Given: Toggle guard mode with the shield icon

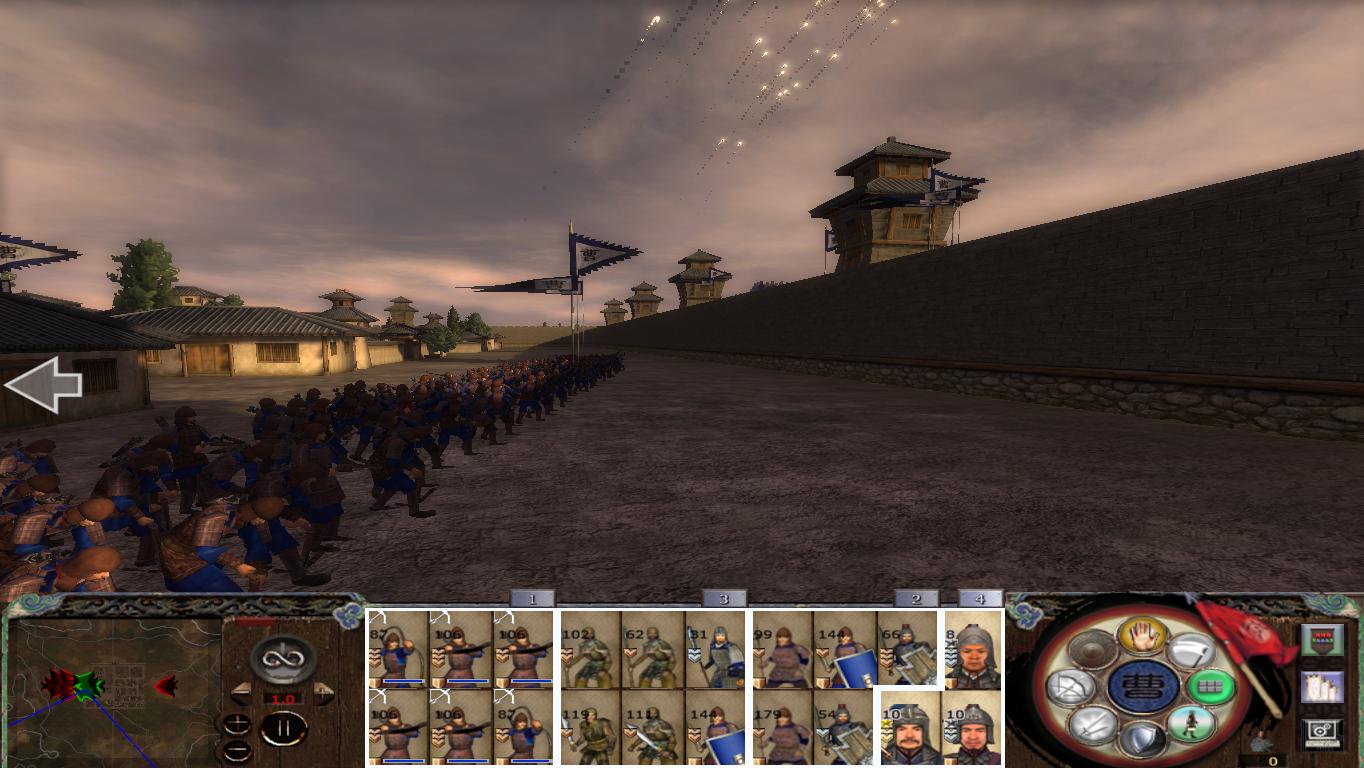Looking at the screenshot, I should click(1142, 735).
